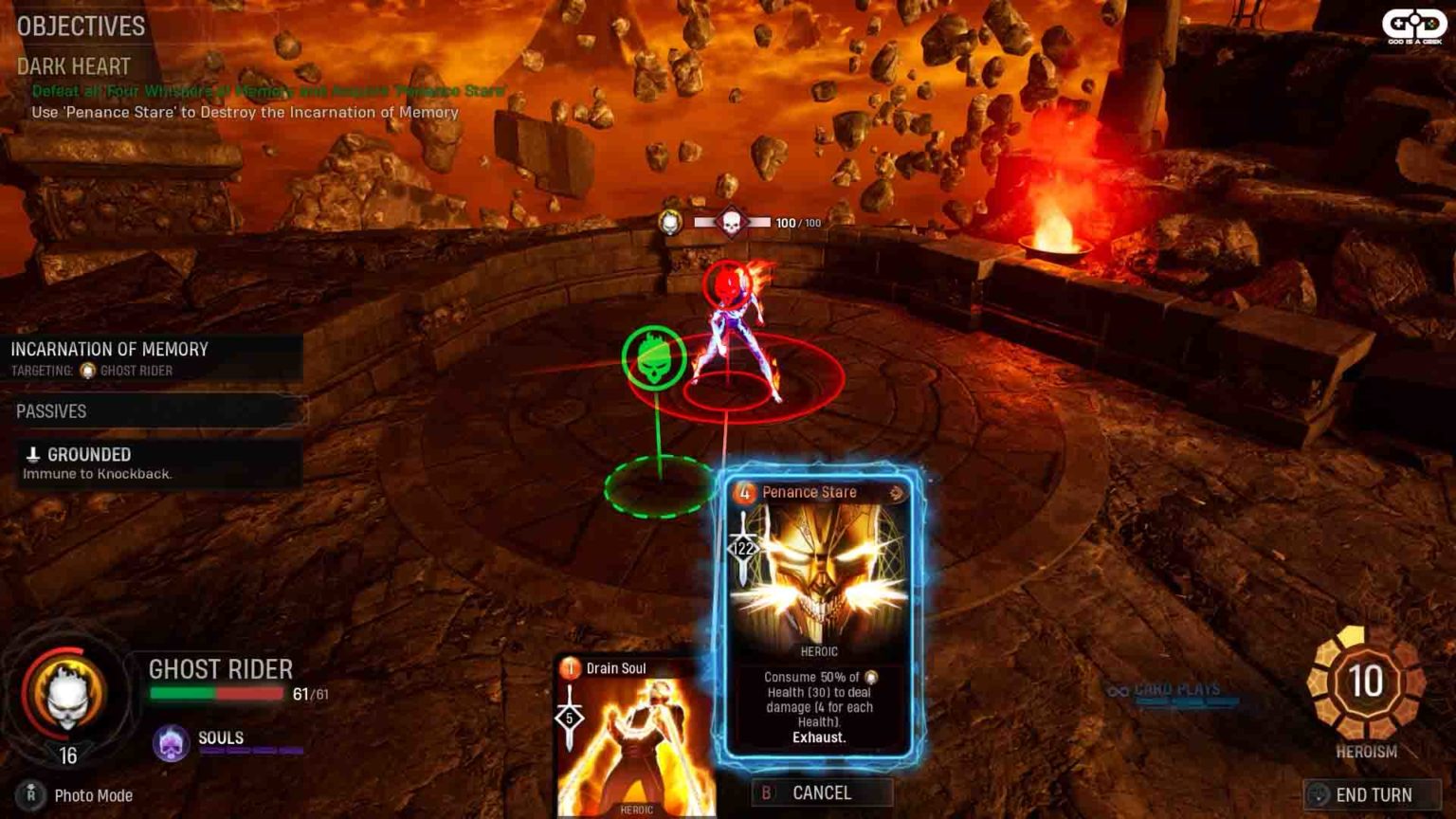The width and height of the screenshot is (1456, 819).
Task: Collapse the Objectives panel
Action: pos(81,27)
